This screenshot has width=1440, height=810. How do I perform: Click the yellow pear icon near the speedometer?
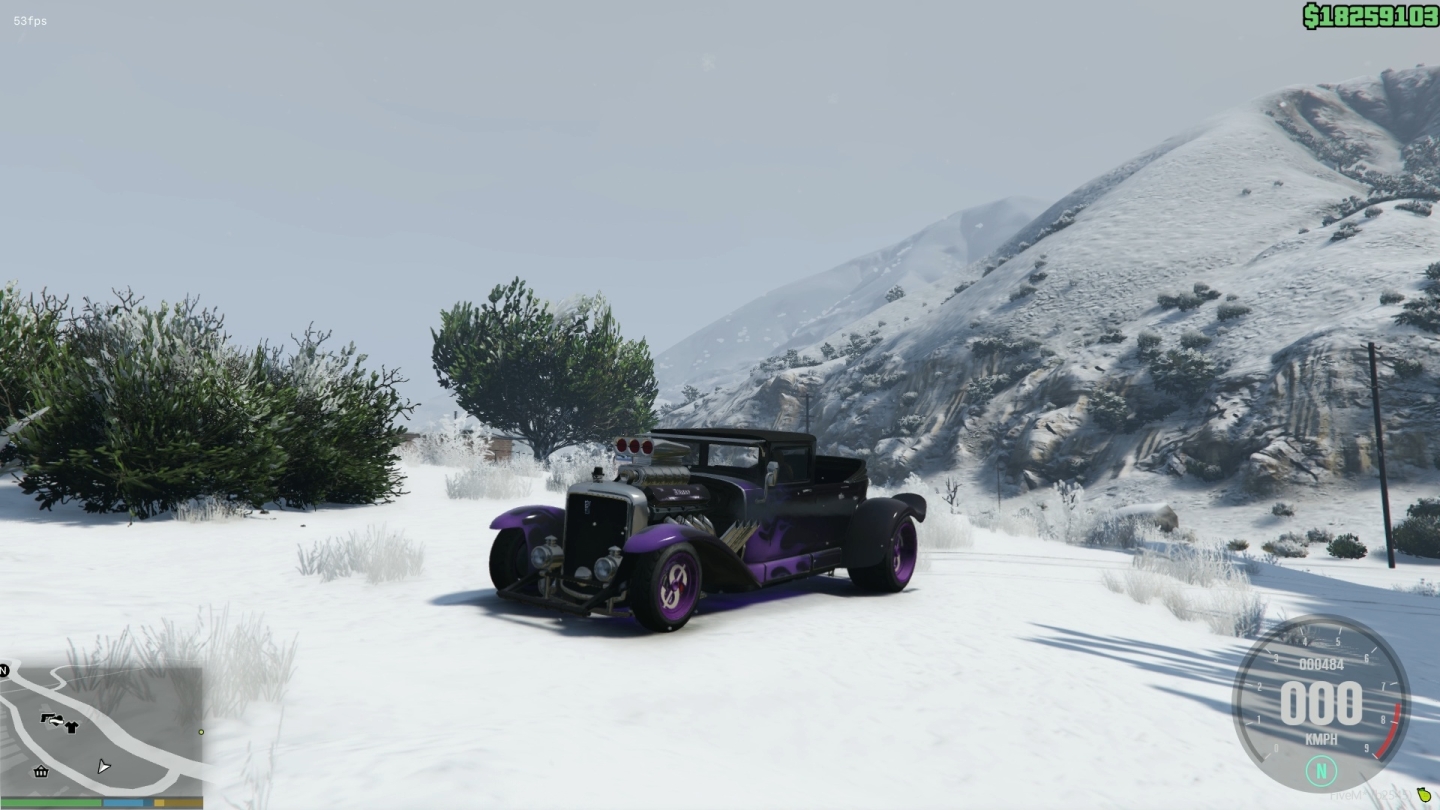(x=1424, y=795)
